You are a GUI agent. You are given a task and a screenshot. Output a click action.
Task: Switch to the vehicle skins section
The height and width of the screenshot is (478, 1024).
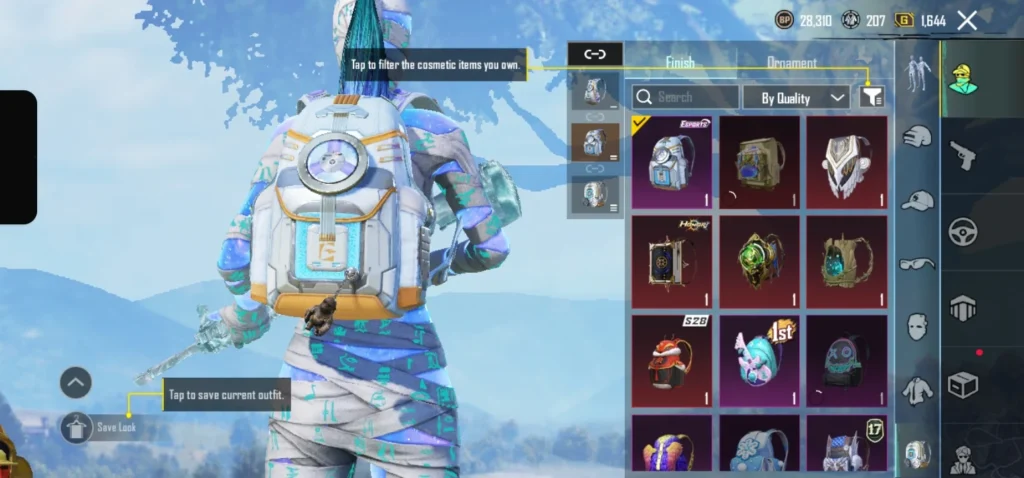[x=963, y=231]
